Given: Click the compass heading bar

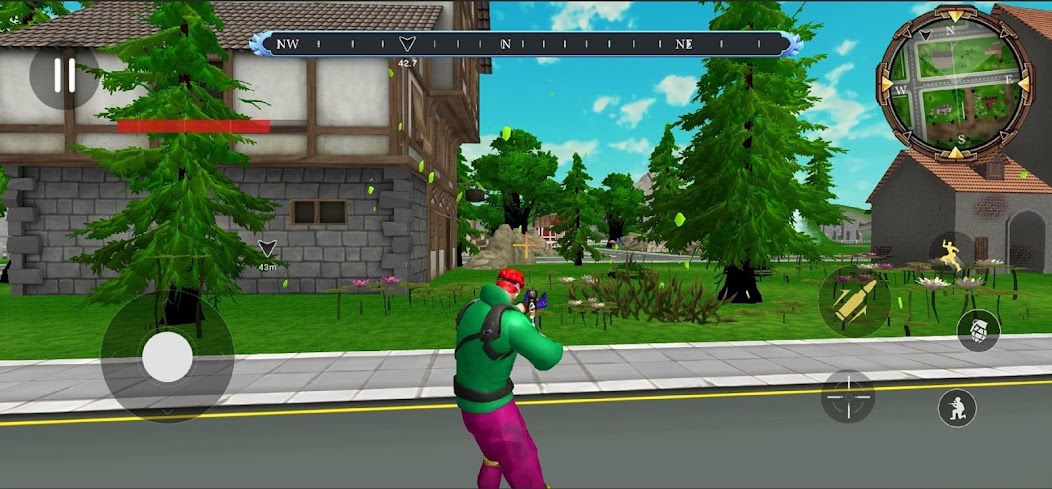Looking at the screenshot, I should click(x=525, y=44).
